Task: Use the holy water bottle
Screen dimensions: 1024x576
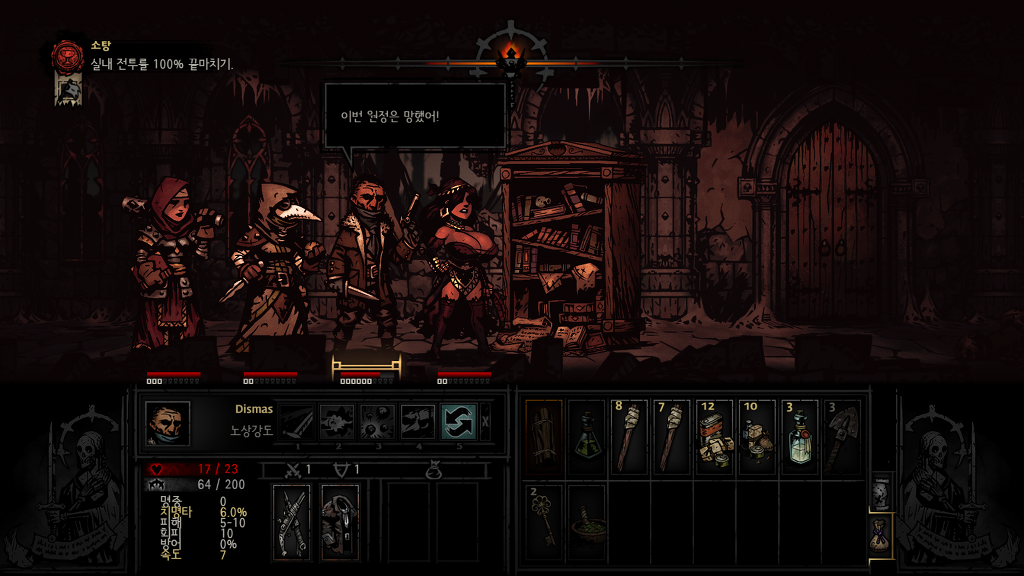Action: 801,436
